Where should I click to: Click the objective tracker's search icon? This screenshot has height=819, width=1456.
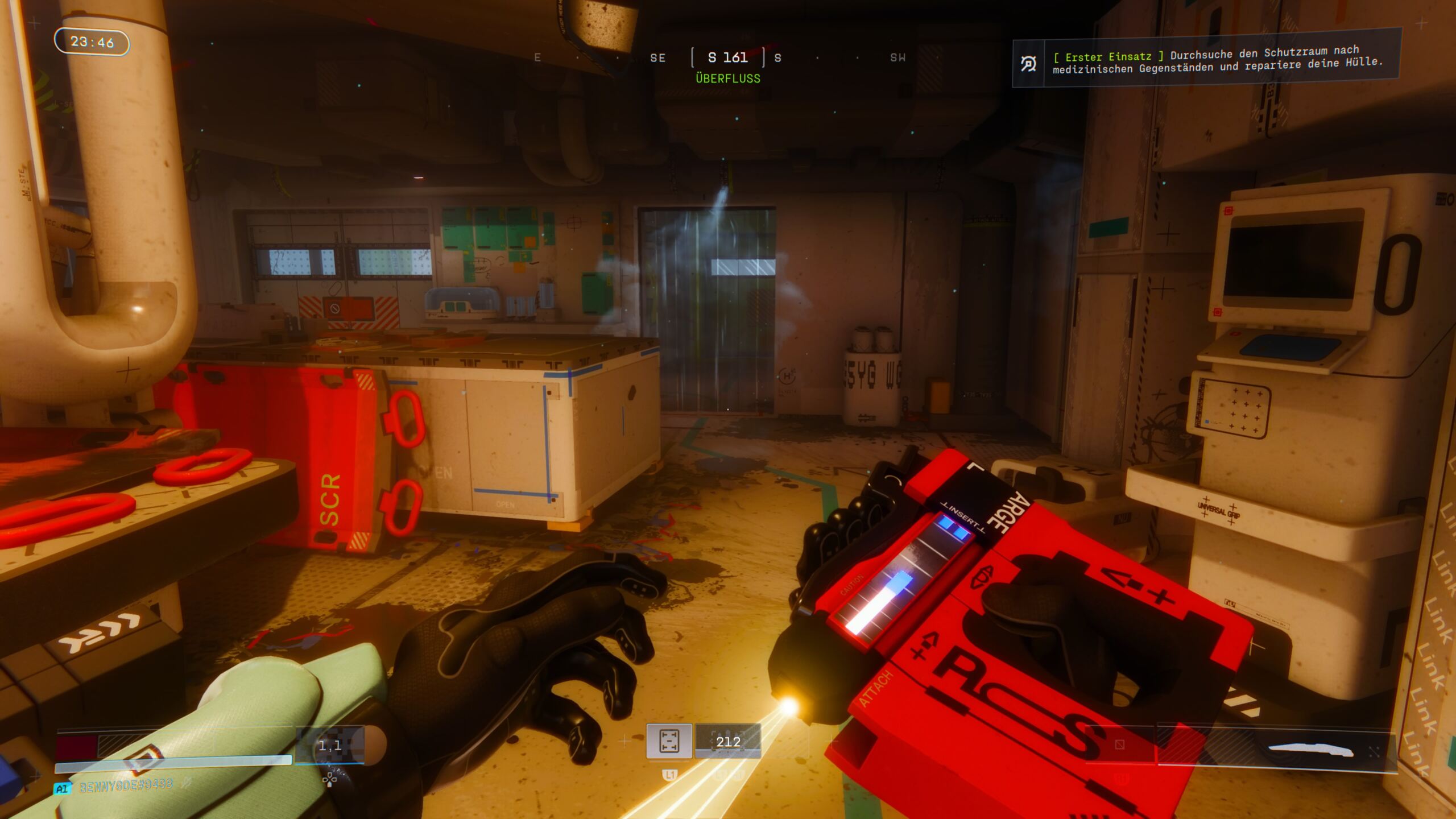(1028, 64)
